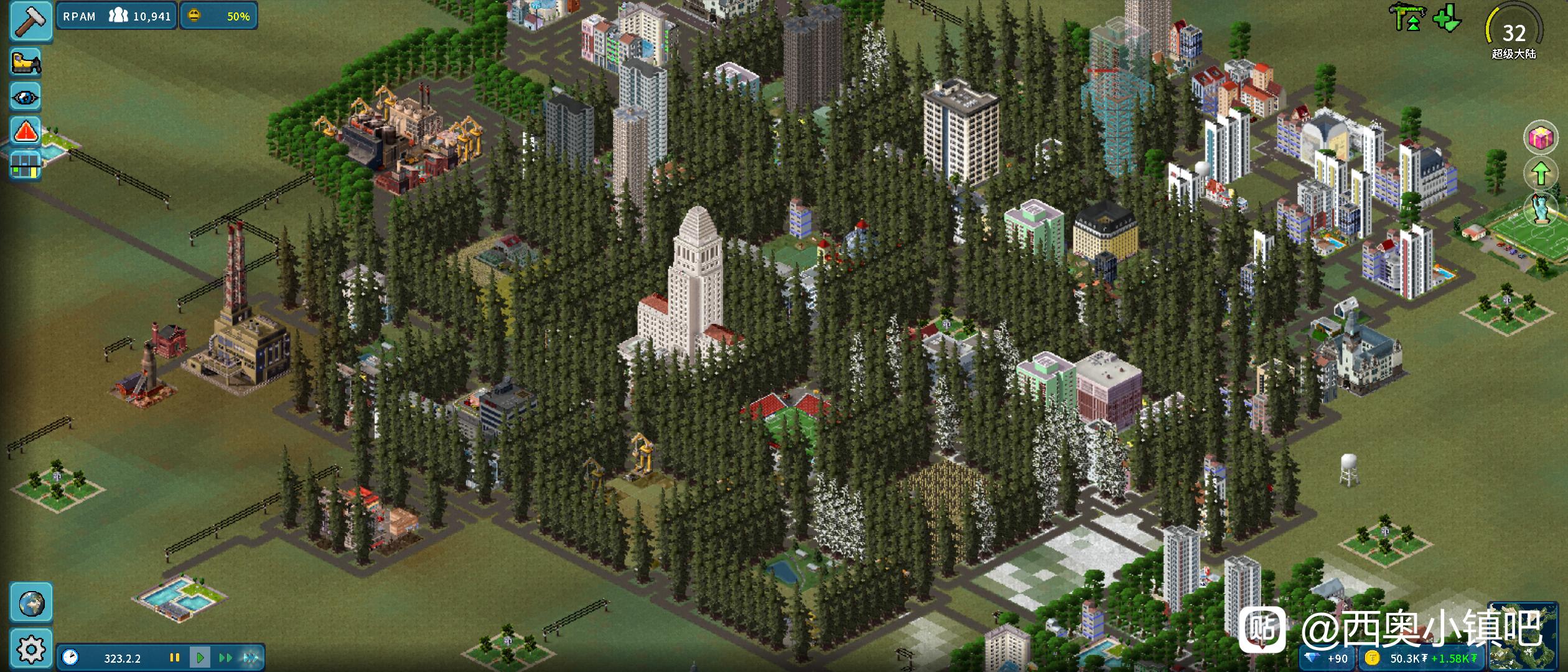Activate the glowing ultra-fast speed button
Viewport: 1568px width, 672px height.
(x=251, y=658)
